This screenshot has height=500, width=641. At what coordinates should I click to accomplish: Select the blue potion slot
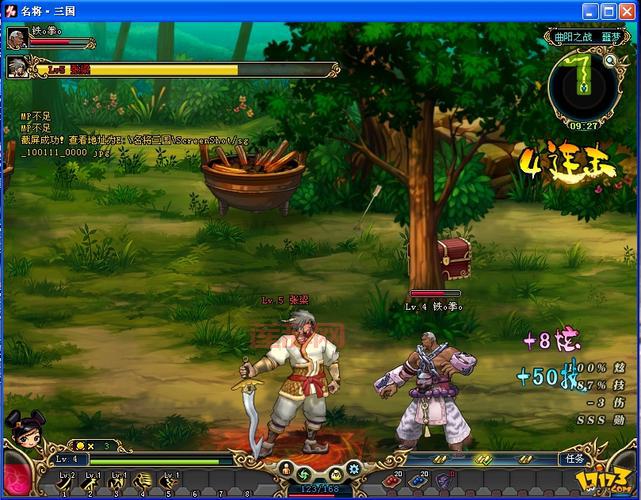(418, 481)
